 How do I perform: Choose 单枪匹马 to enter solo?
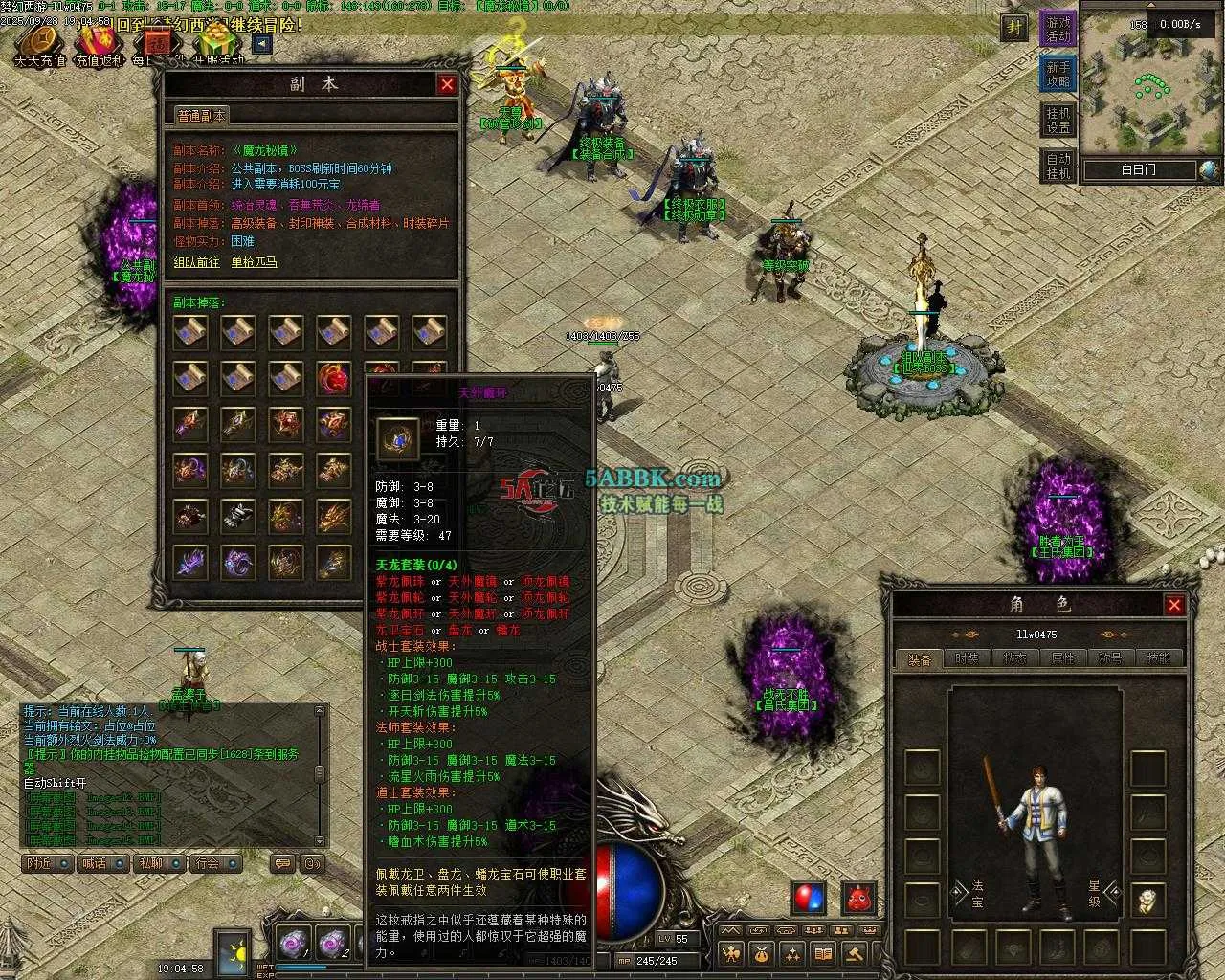coord(255,261)
